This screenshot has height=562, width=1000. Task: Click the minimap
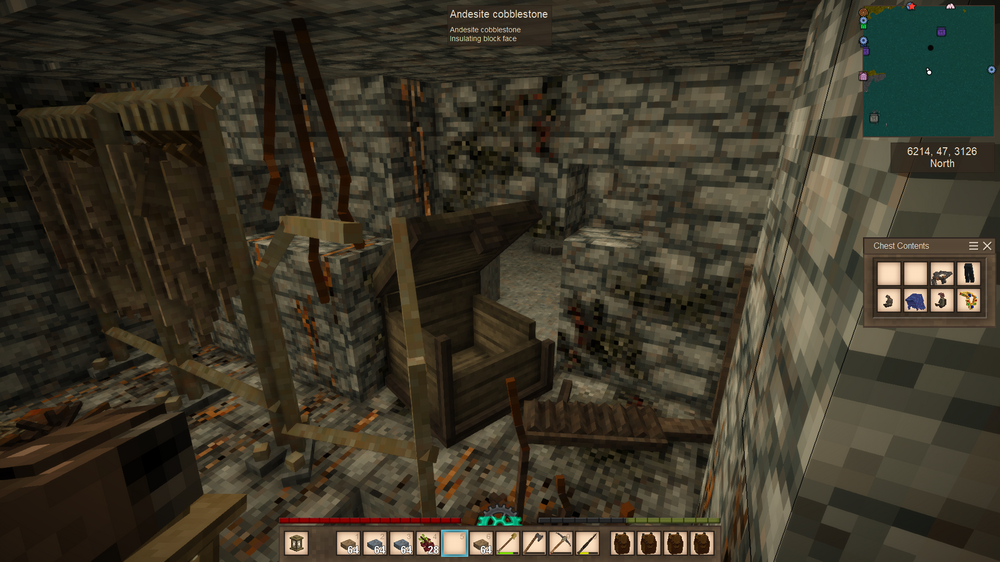[928, 70]
